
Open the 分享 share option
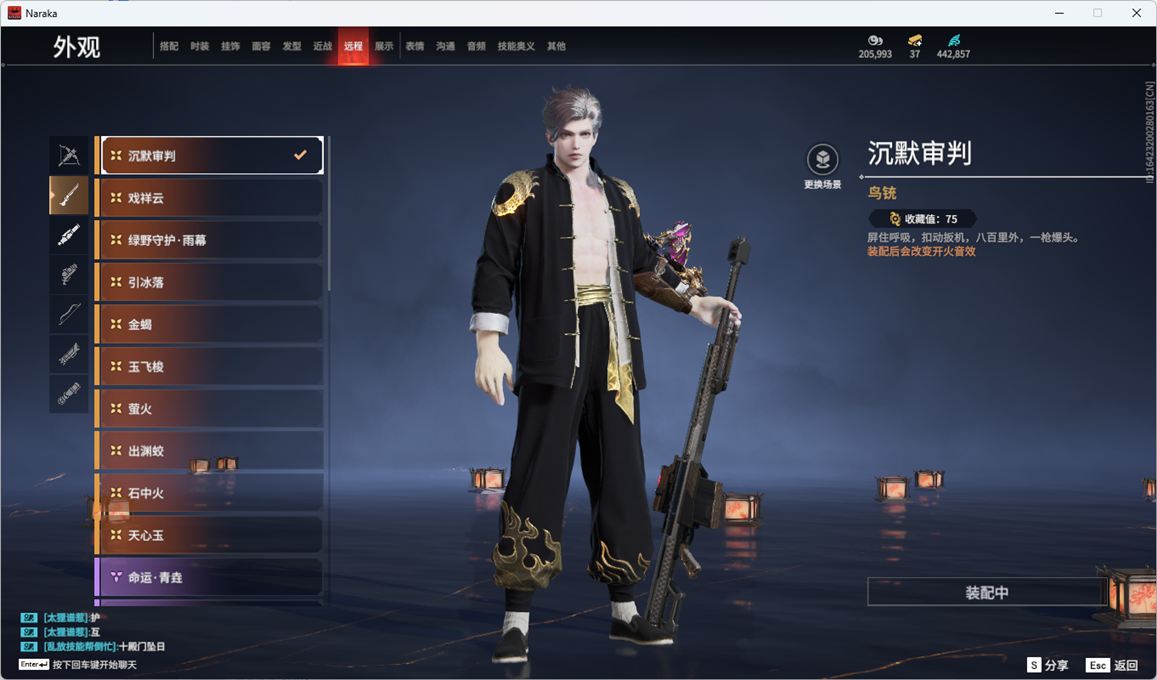(1047, 665)
